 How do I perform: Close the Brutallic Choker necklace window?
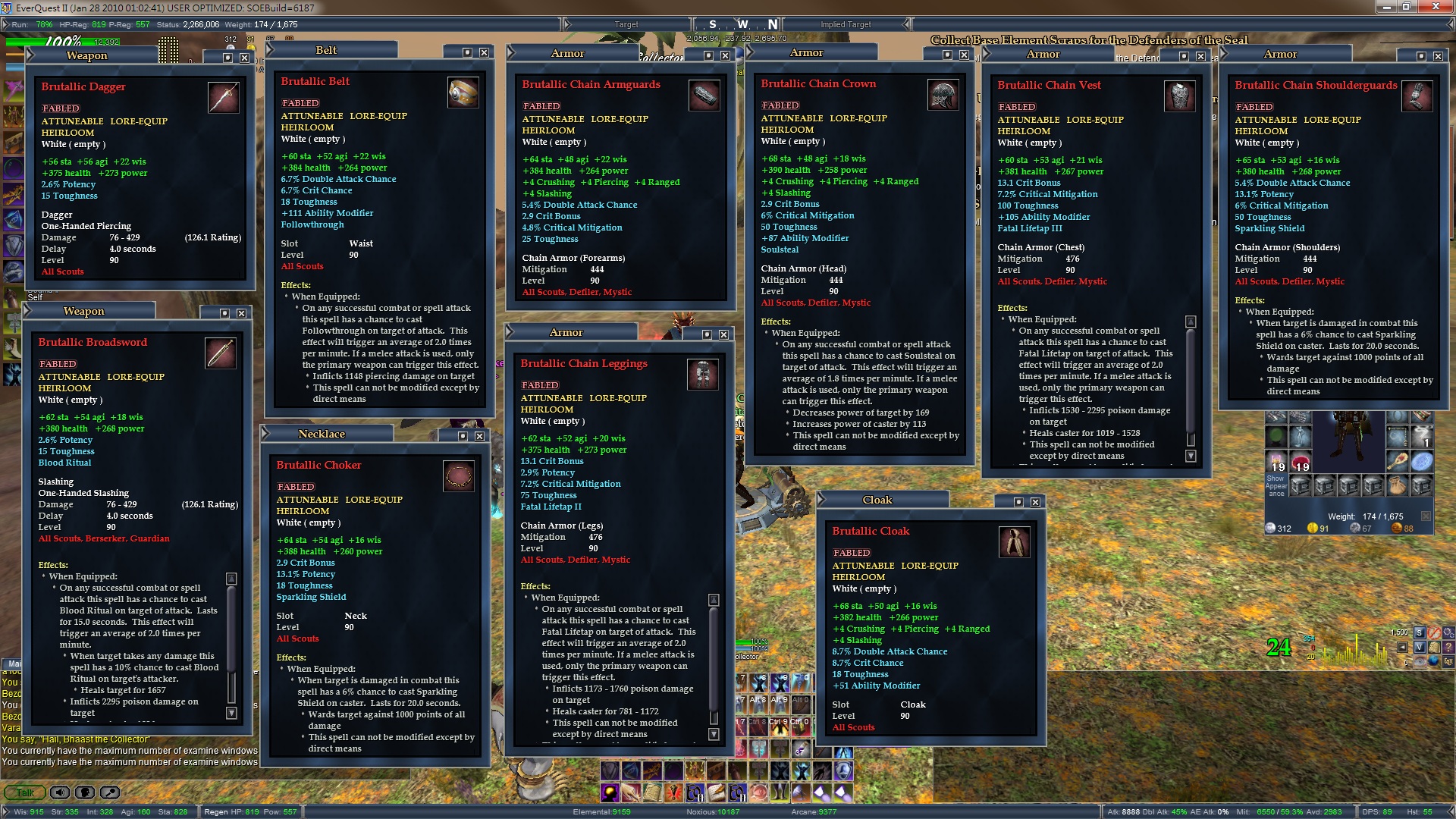tap(479, 436)
